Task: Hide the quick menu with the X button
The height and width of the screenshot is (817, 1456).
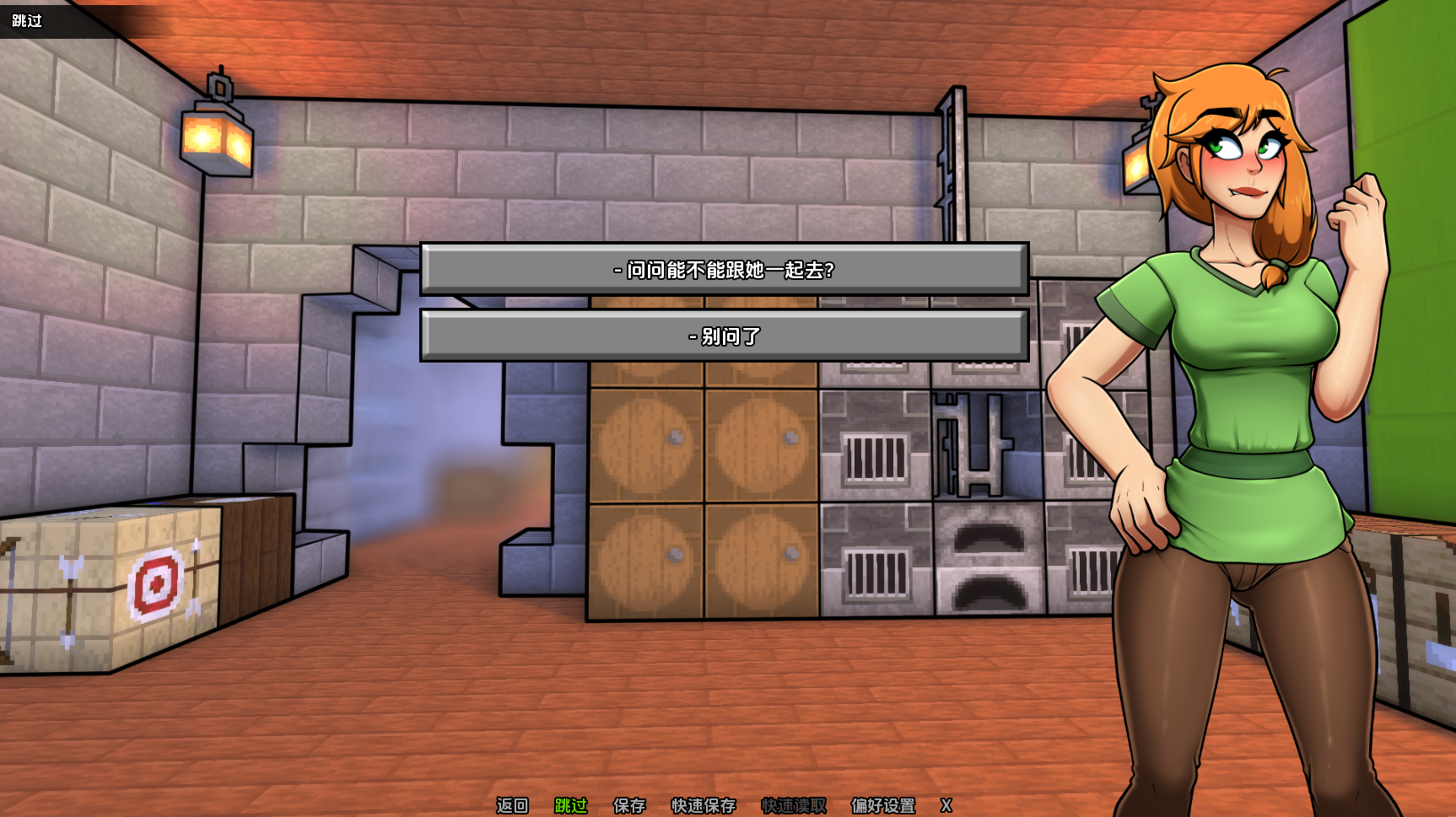Action: click(x=946, y=805)
